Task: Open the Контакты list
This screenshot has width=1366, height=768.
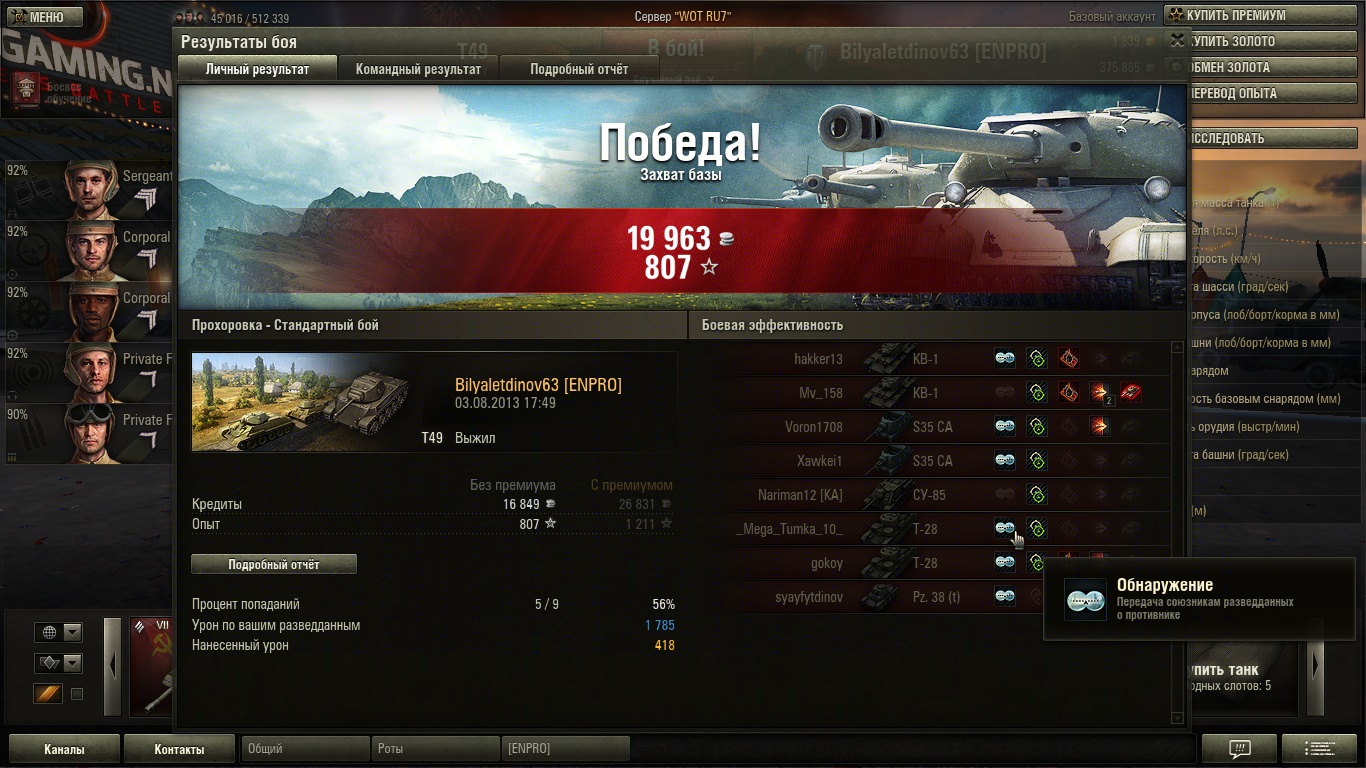Action: pyautogui.click(x=179, y=749)
